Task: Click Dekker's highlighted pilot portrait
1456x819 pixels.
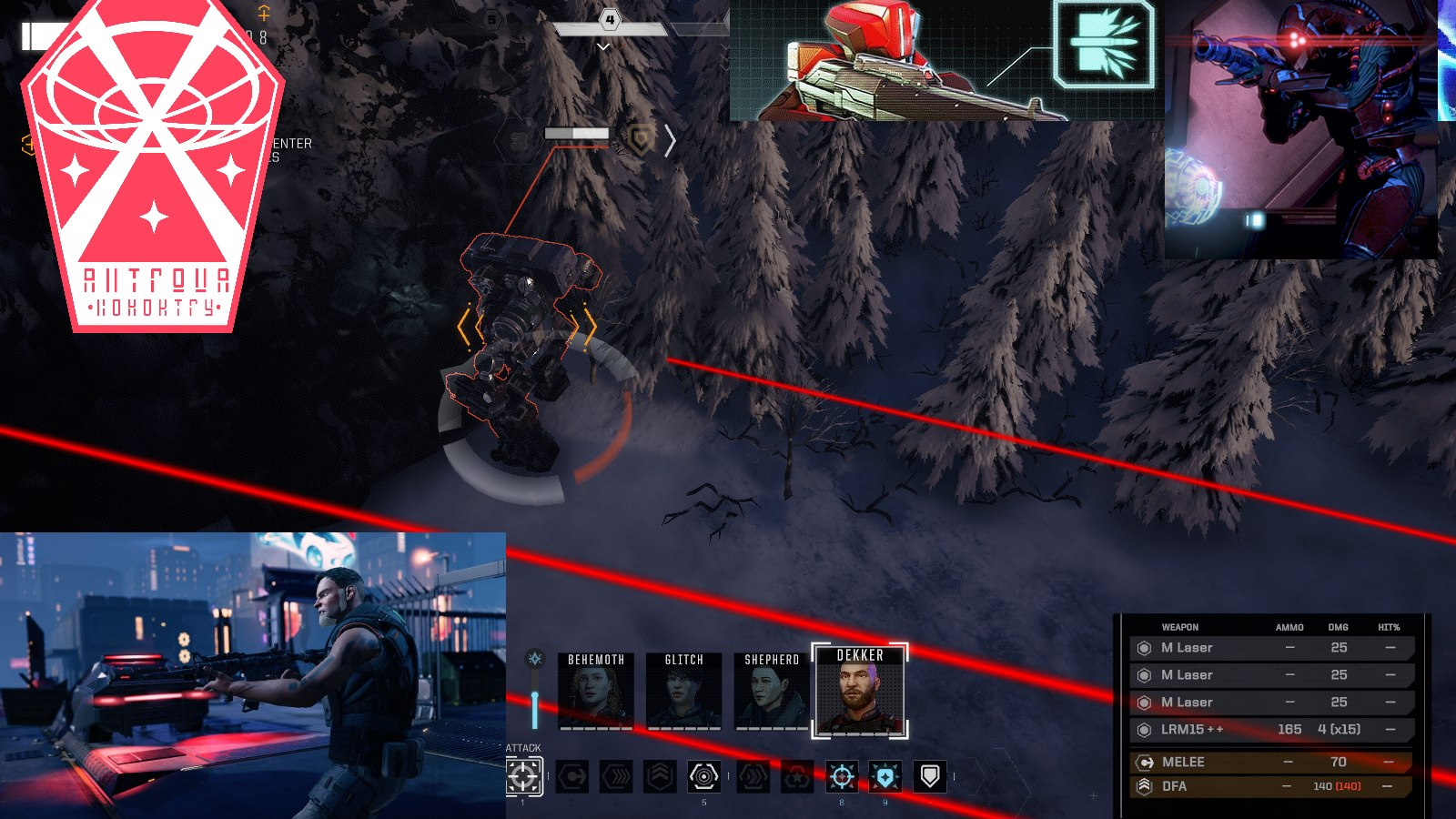Action: 860,692
